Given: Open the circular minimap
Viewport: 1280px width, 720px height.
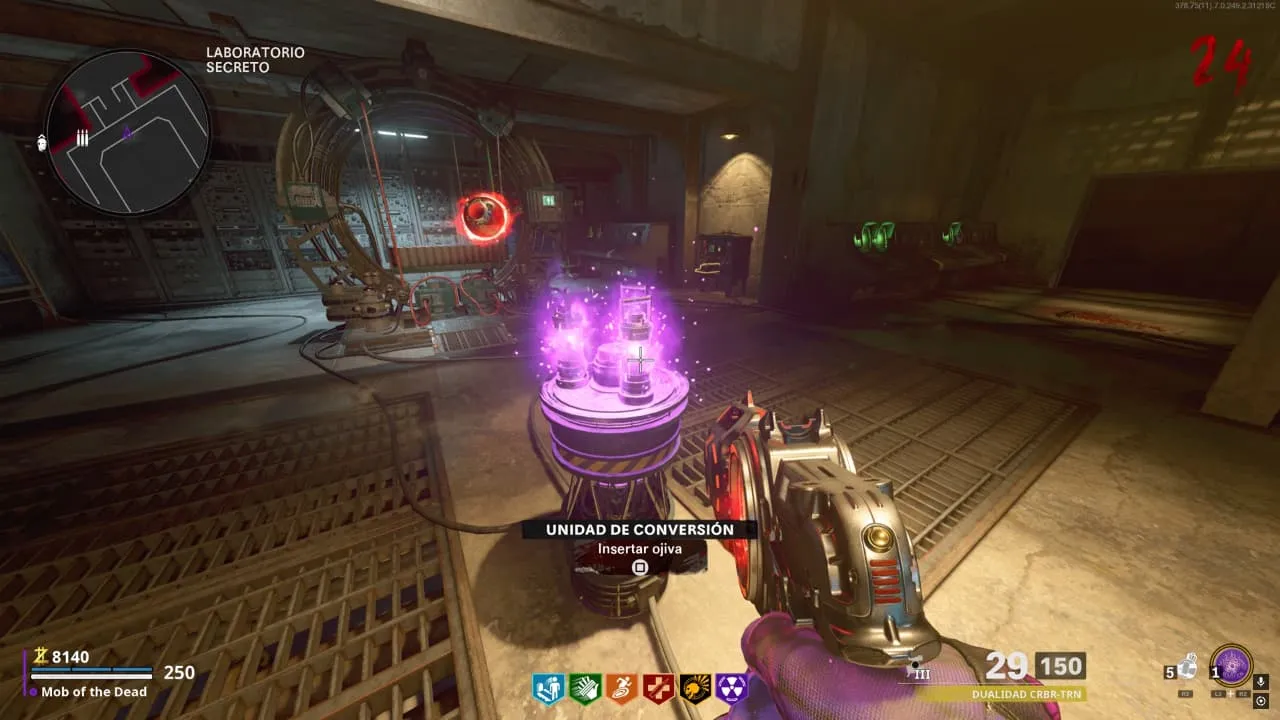Looking at the screenshot, I should tap(127, 131).
